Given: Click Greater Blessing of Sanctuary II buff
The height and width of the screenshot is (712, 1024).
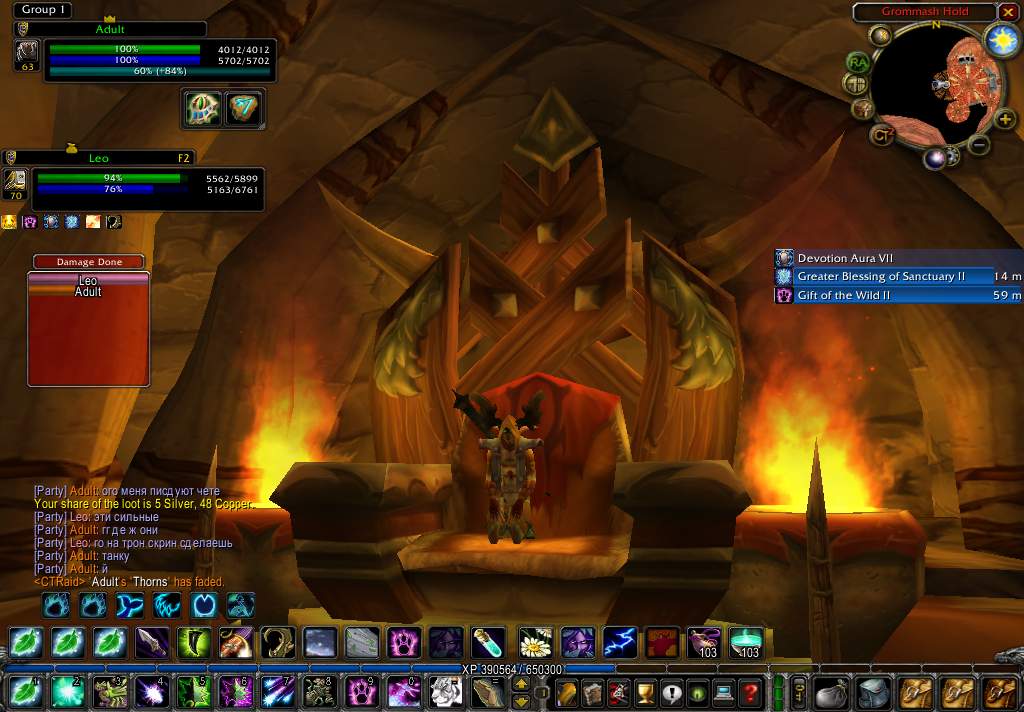Looking at the screenshot, I should [x=898, y=277].
